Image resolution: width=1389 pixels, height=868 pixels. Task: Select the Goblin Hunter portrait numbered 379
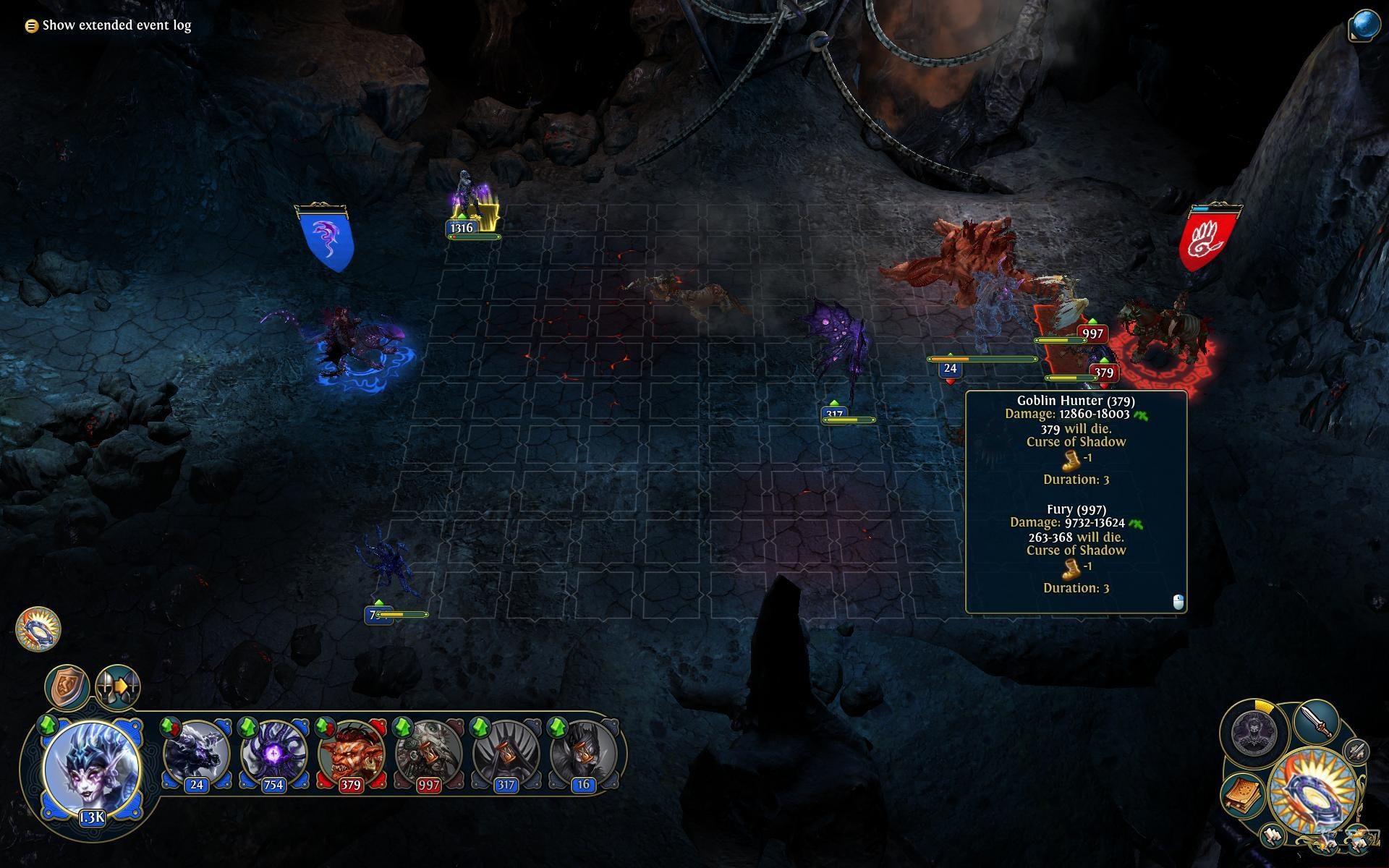[351, 754]
